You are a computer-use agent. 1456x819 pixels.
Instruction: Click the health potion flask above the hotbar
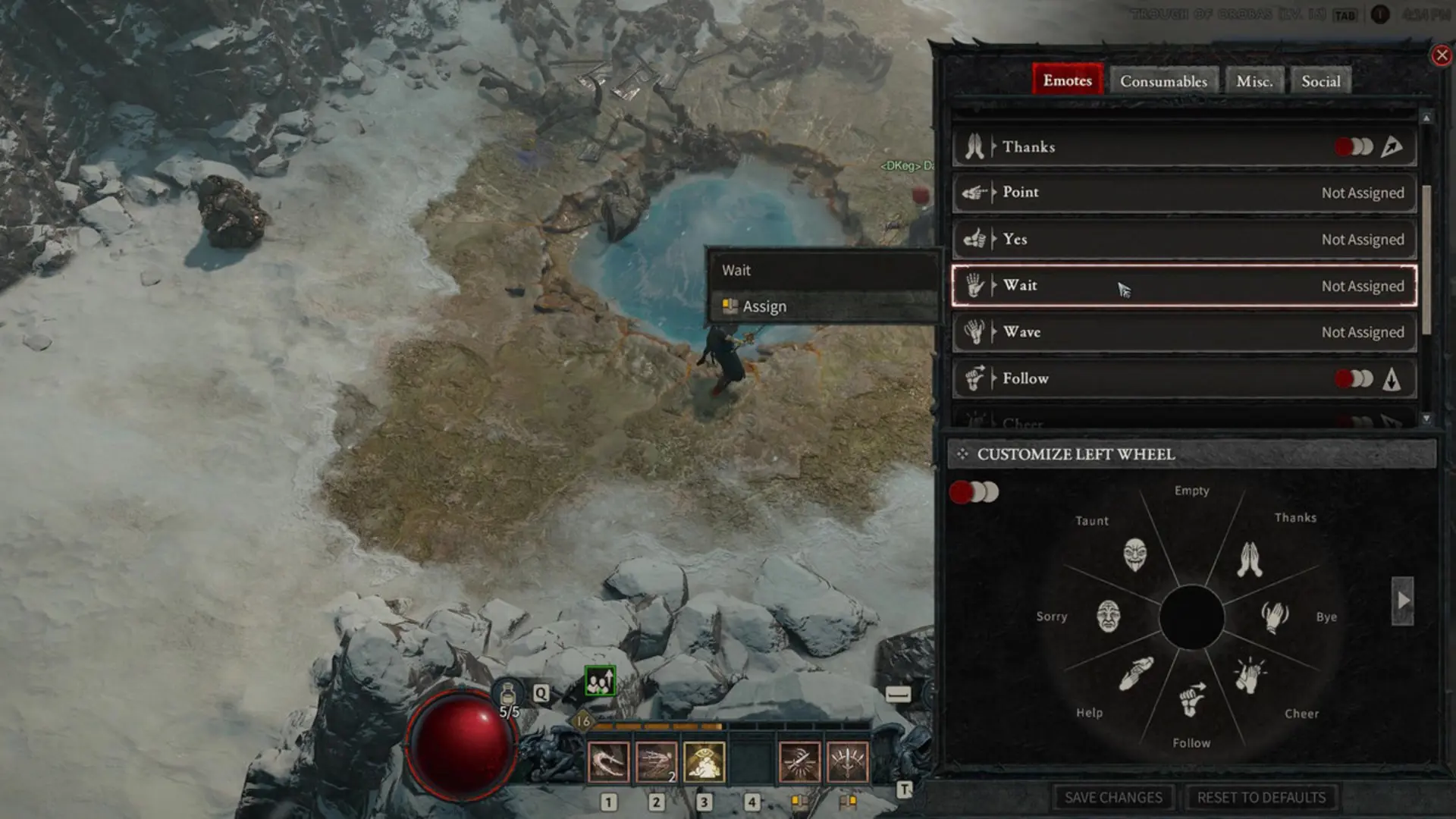tap(508, 692)
